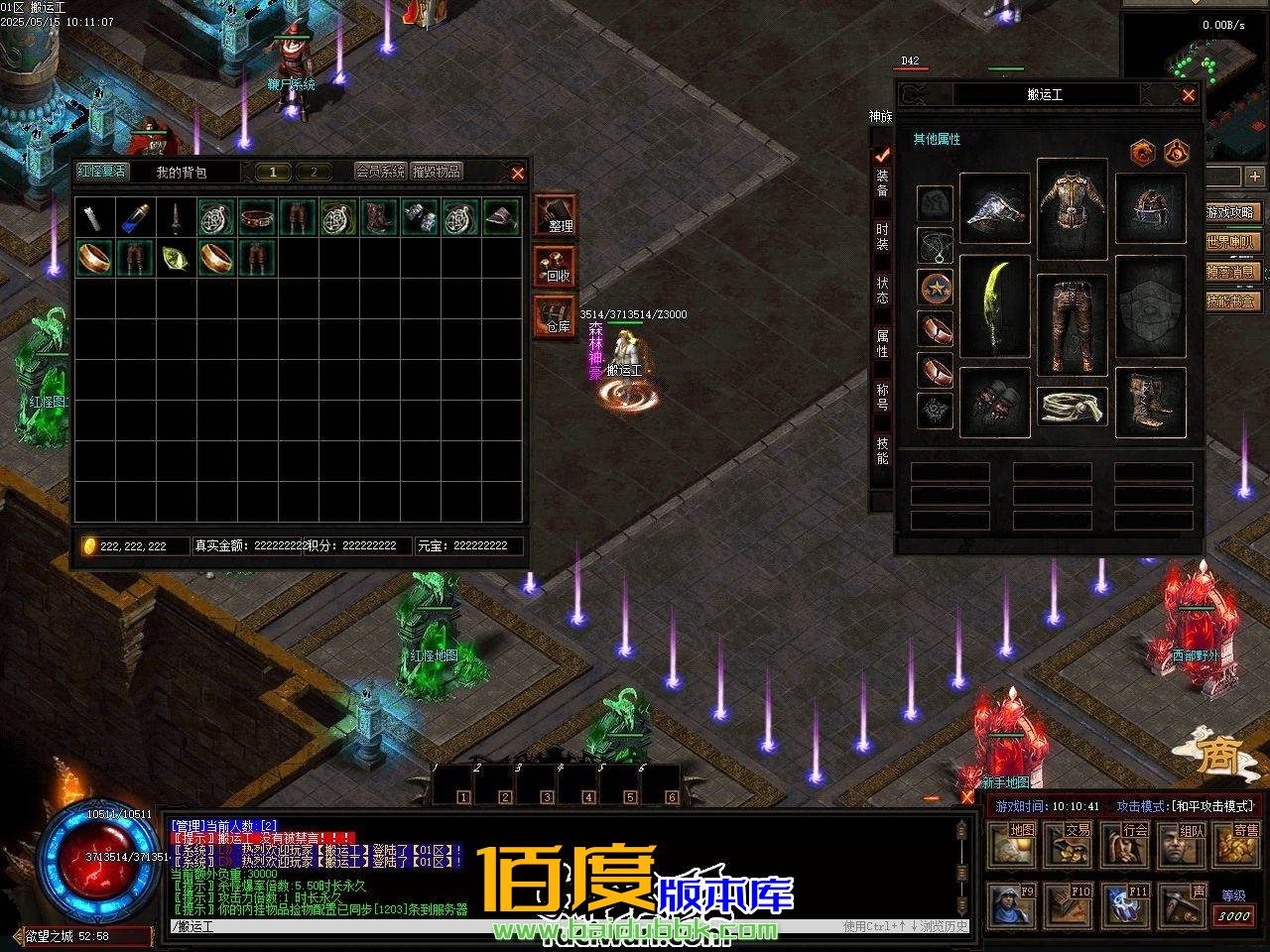Image resolution: width=1270 pixels, height=952 pixels.
Task: Toggle the 声 sound icon
Action: coord(1181,907)
